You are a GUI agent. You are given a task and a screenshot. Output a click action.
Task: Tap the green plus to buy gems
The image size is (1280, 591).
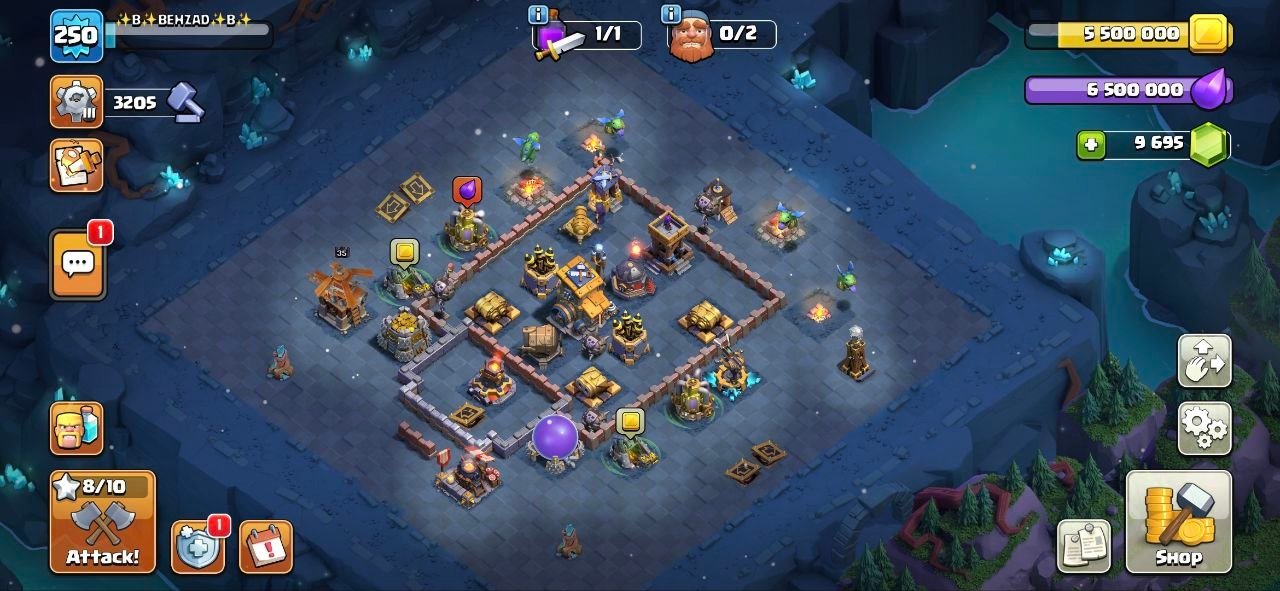pyautogui.click(x=1091, y=144)
